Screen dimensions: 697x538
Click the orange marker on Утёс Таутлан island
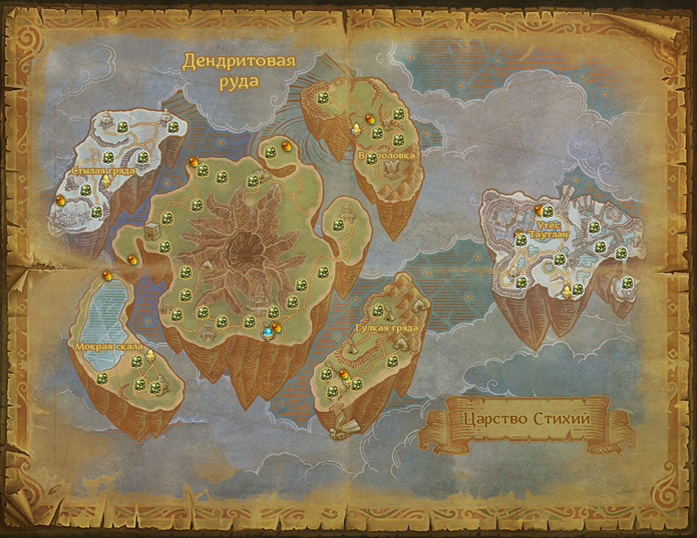538,209
